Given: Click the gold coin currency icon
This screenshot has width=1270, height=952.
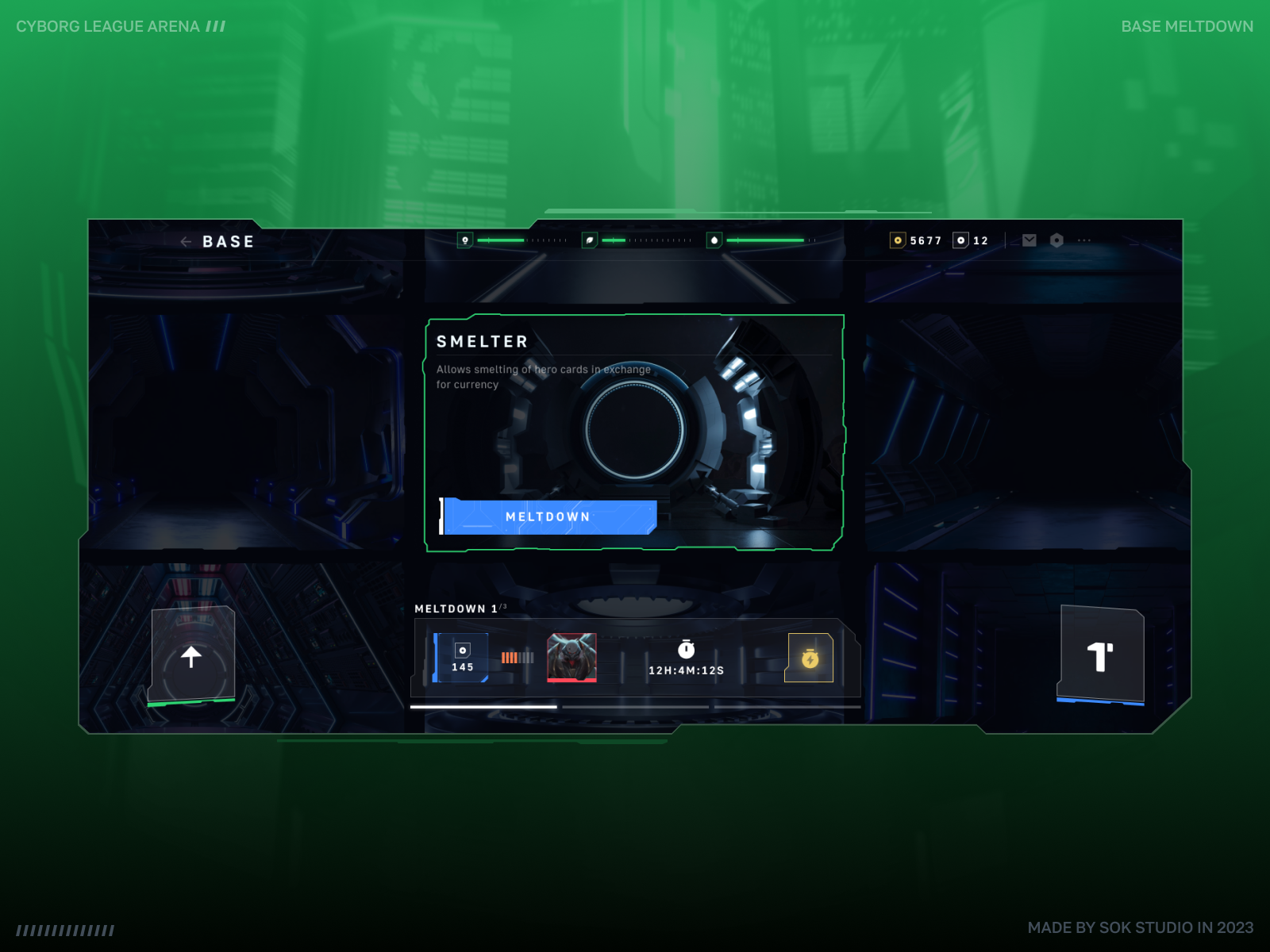Looking at the screenshot, I should (899, 240).
